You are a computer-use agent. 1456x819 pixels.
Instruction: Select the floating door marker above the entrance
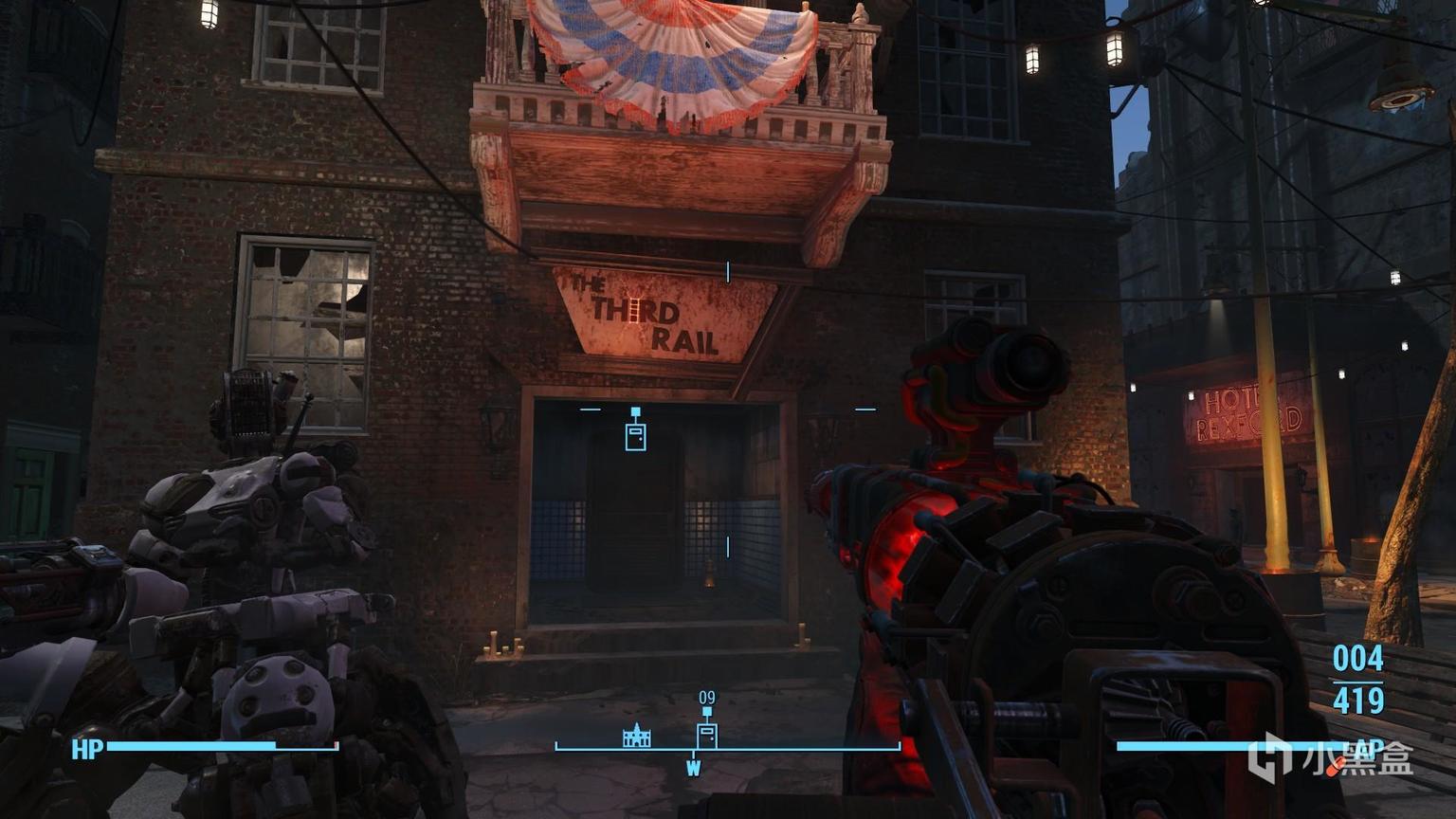point(635,433)
